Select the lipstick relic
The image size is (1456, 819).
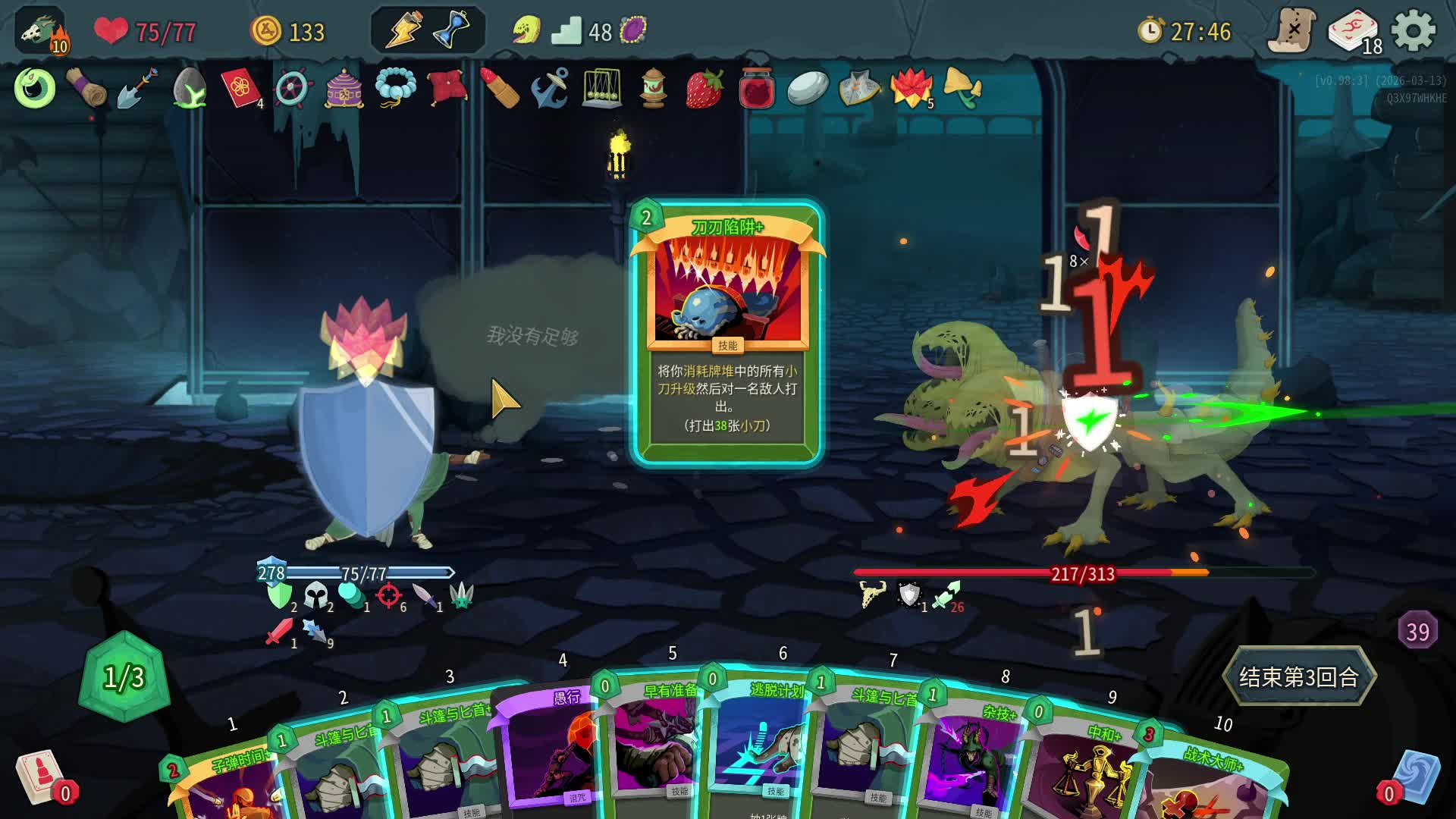click(x=500, y=89)
